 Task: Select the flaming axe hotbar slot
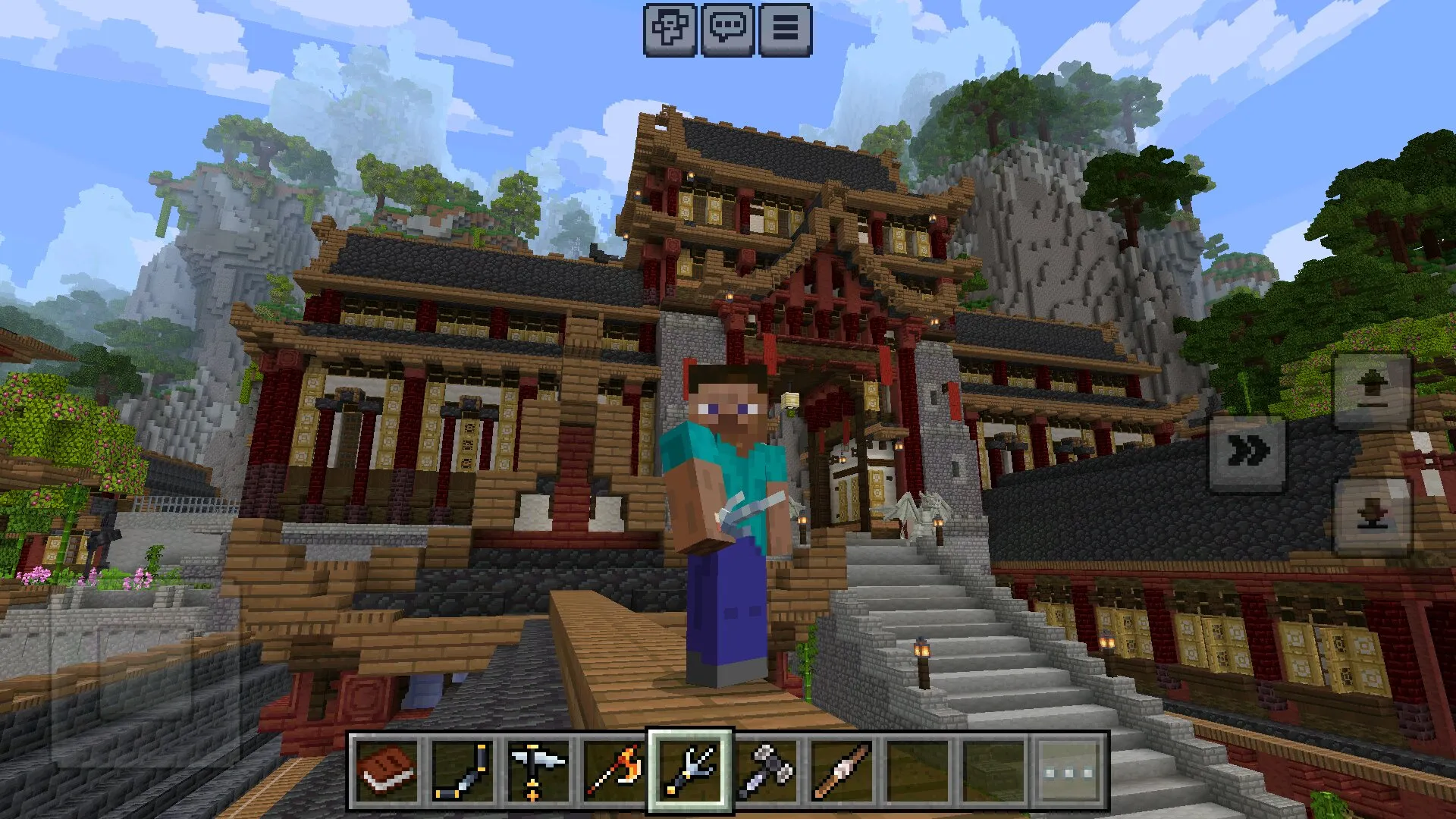[614, 771]
